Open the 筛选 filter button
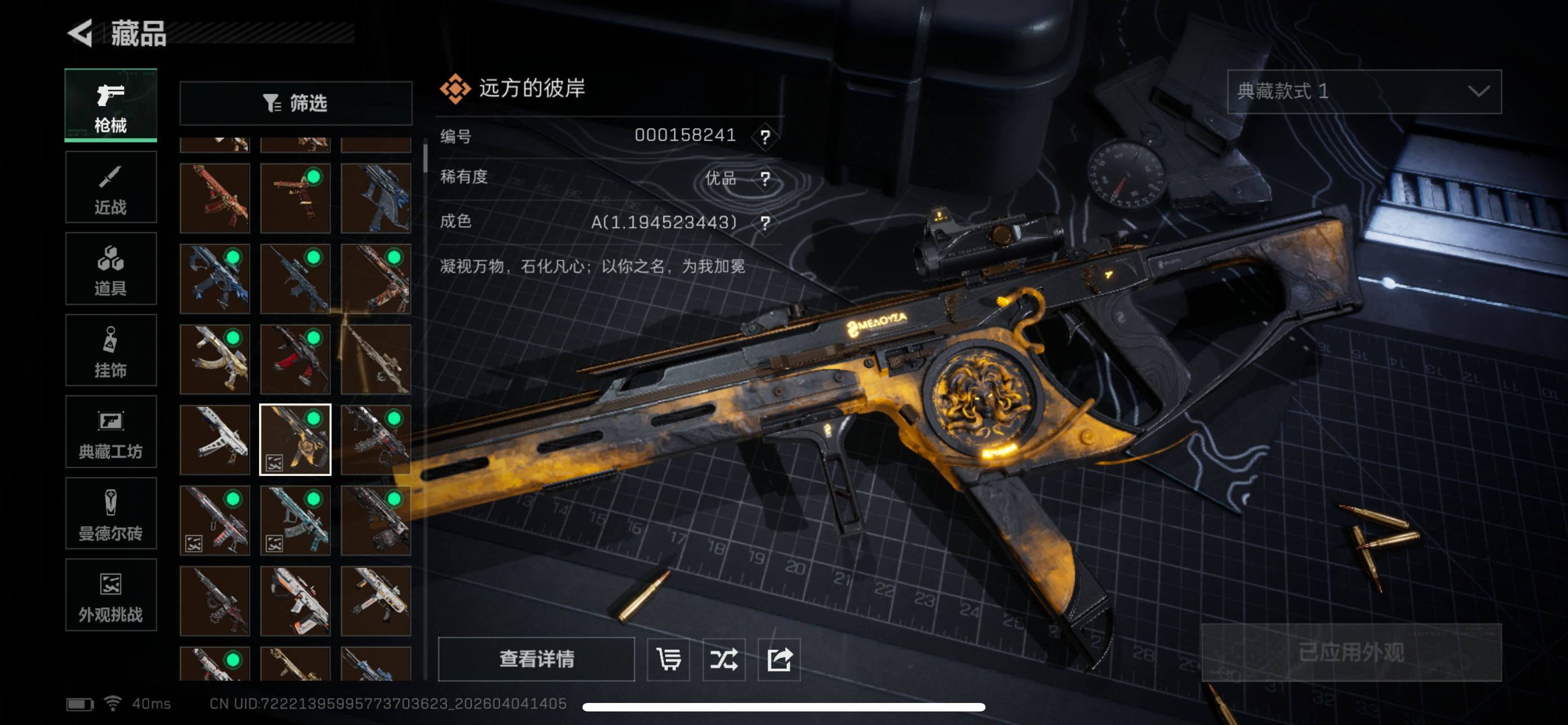Image resolution: width=1568 pixels, height=725 pixels. [296, 103]
